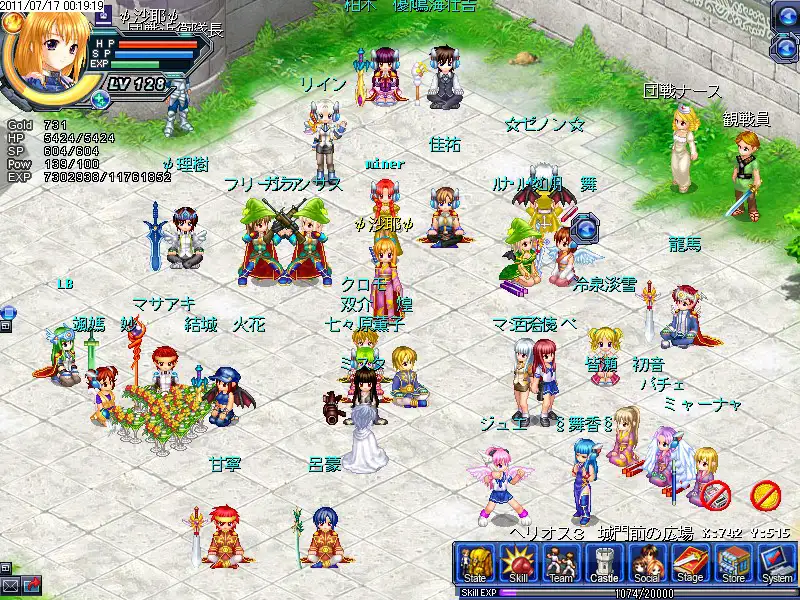Image resolution: width=800 pixels, height=600 pixels.
Task: Open the State menu
Action: [474, 565]
